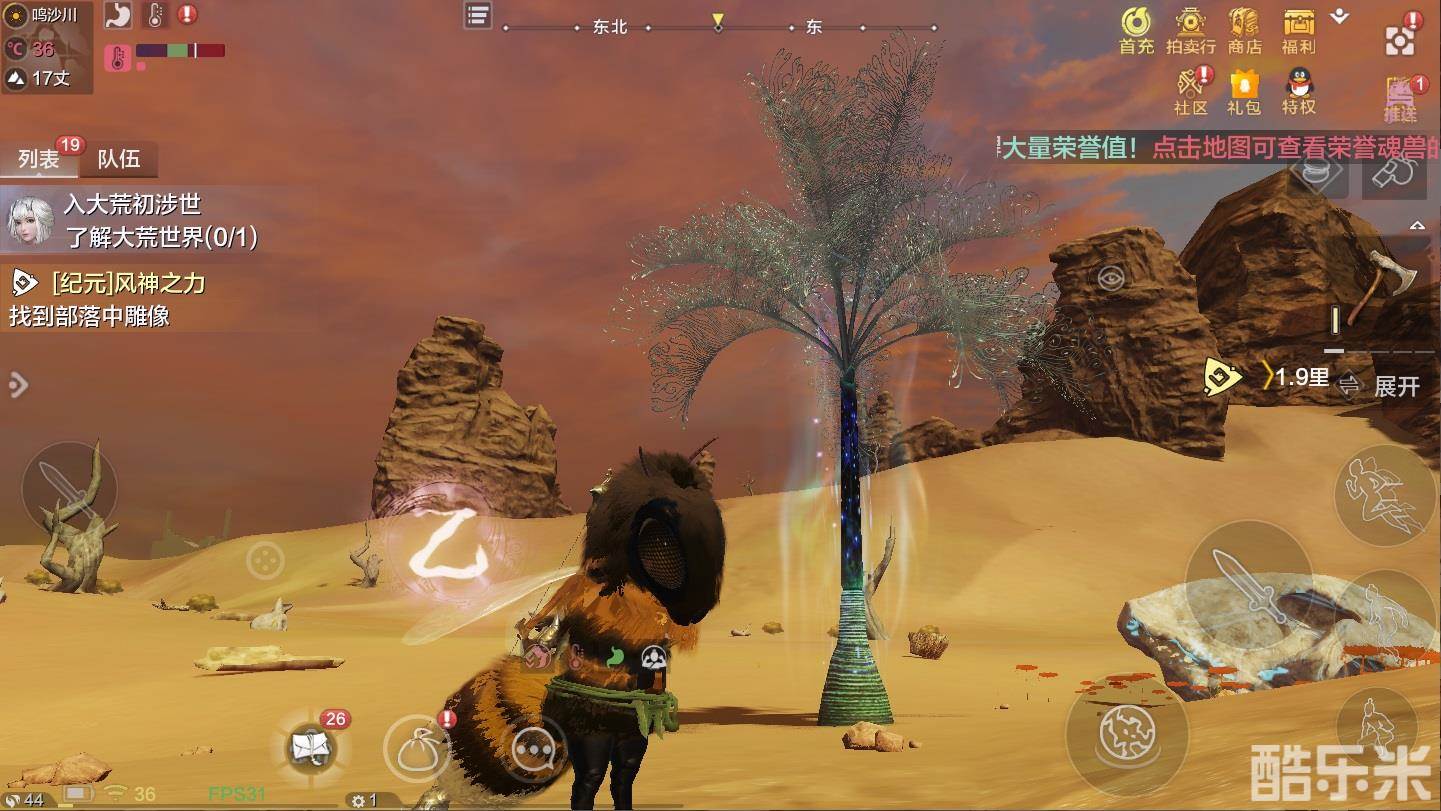Open the 商店 shop
This screenshot has height=811, width=1441.
pyautogui.click(x=1244, y=30)
